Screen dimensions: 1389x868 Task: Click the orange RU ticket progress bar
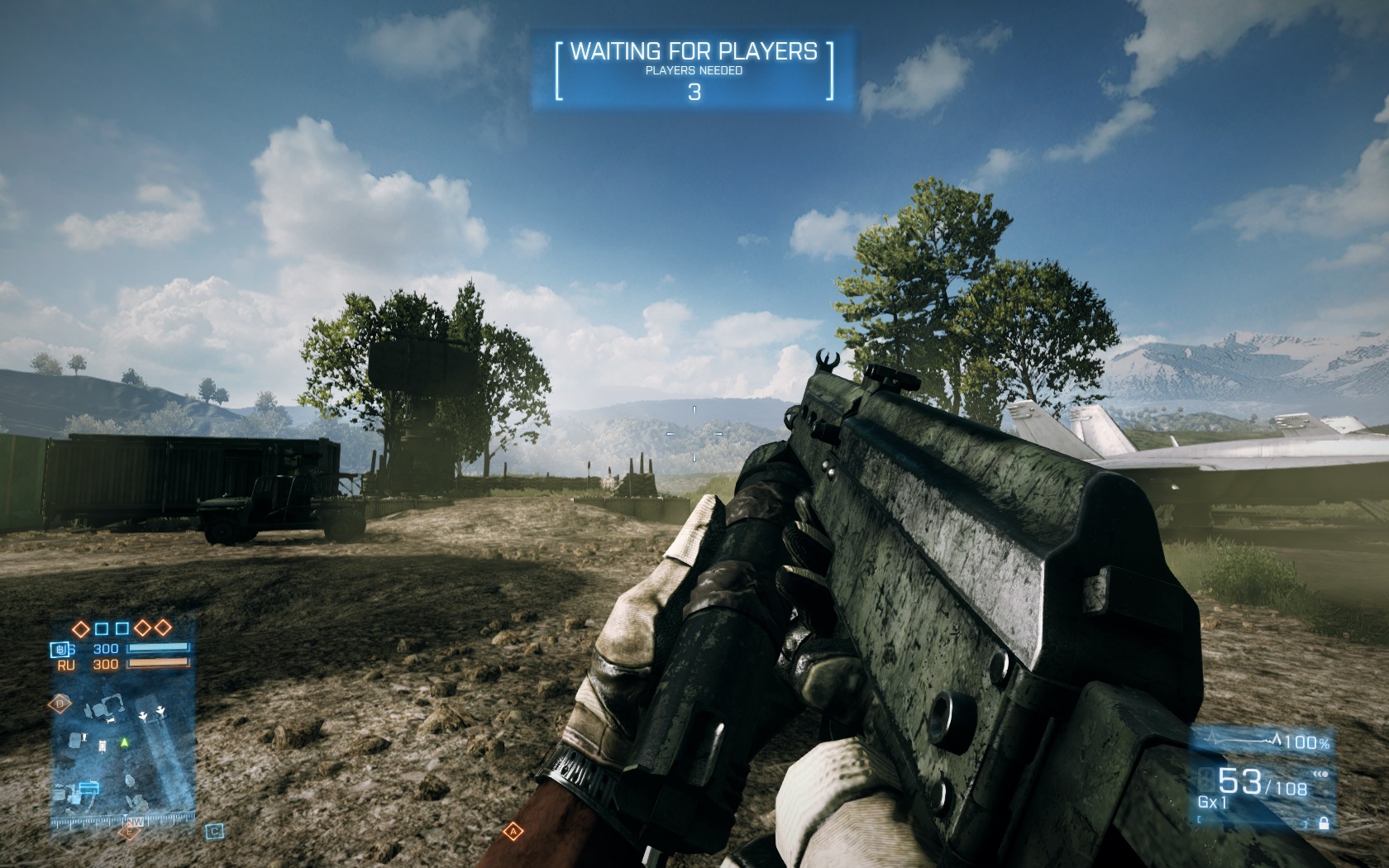click(x=158, y=662)
